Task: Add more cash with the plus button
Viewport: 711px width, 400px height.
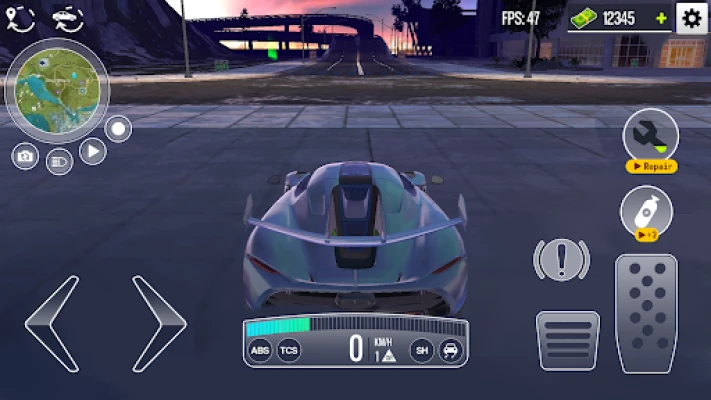Action: tap(660, 18)
